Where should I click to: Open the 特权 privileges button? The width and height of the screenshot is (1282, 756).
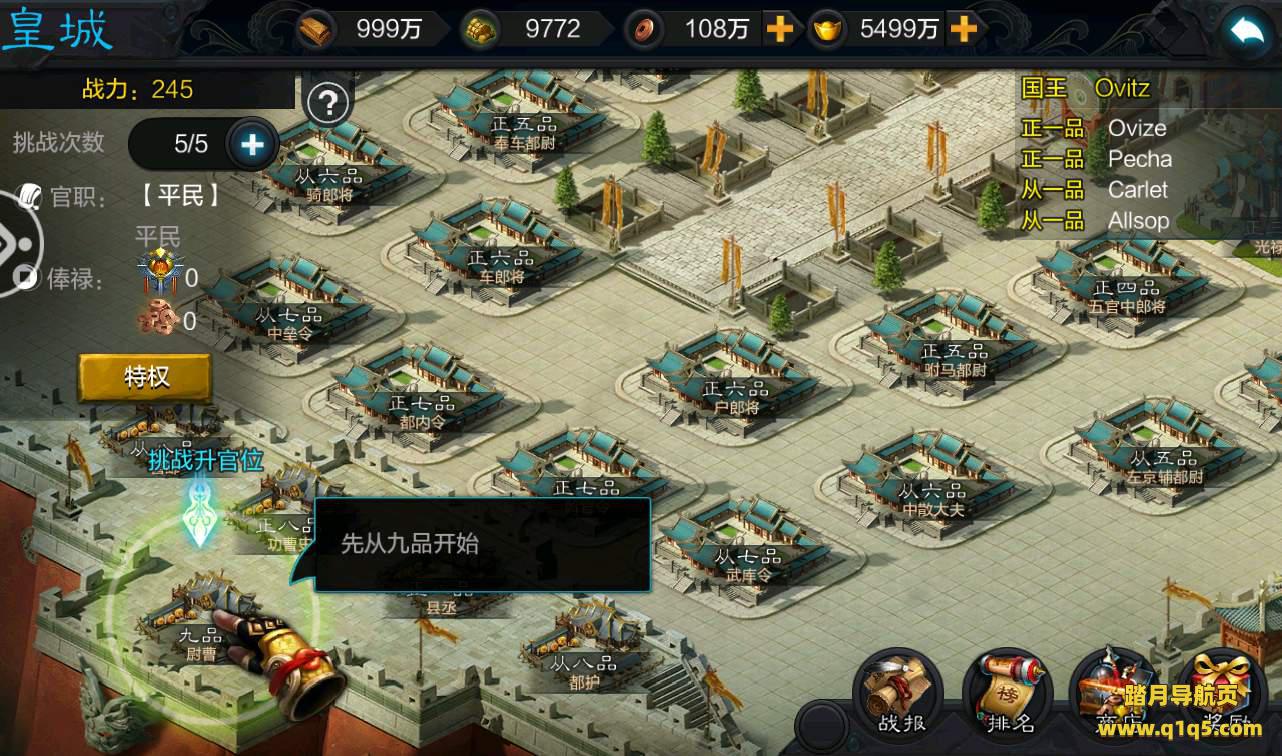pos(146,377)
